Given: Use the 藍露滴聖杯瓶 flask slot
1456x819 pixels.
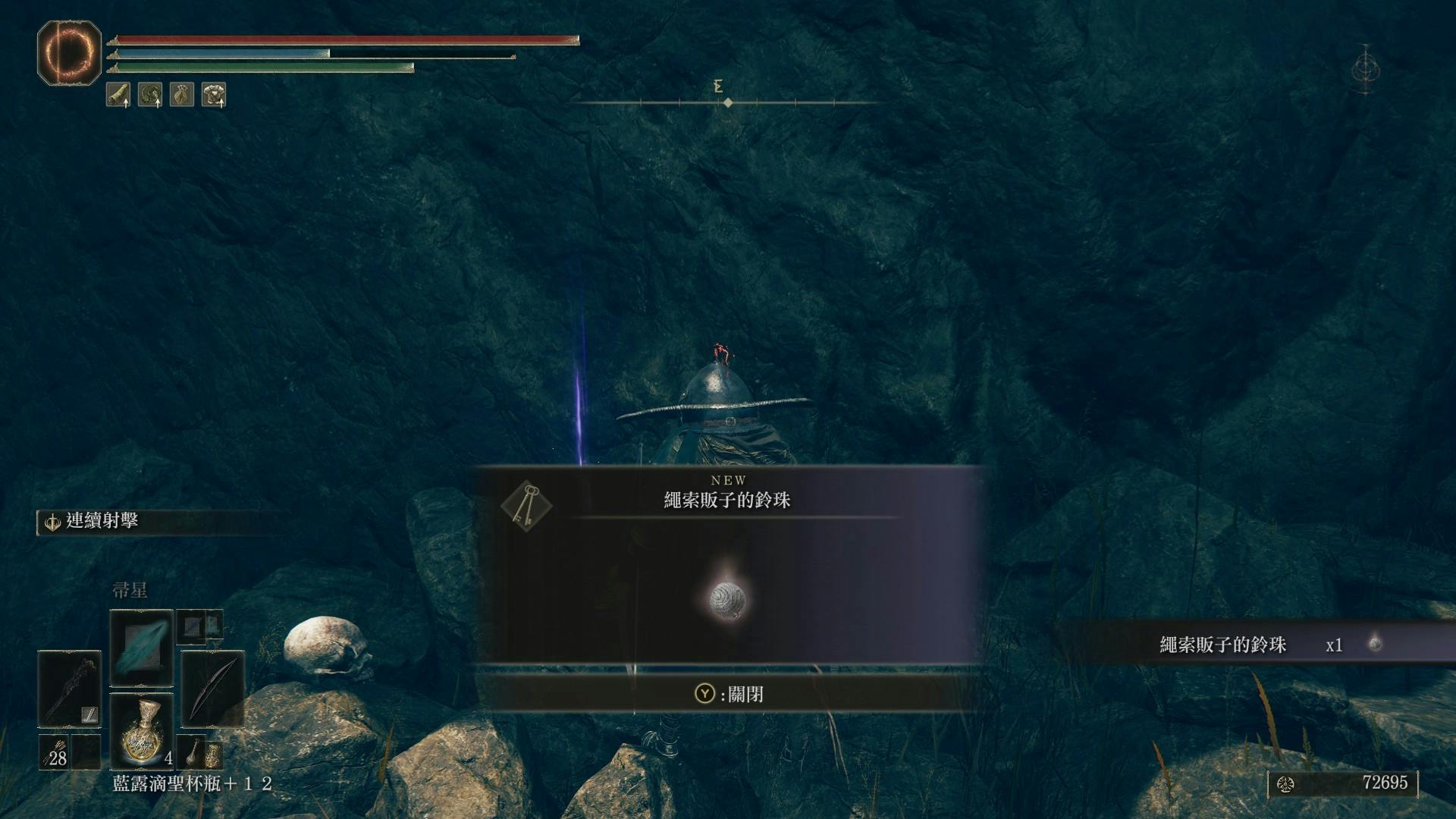Looking at the screenshot, I should 142,731.
